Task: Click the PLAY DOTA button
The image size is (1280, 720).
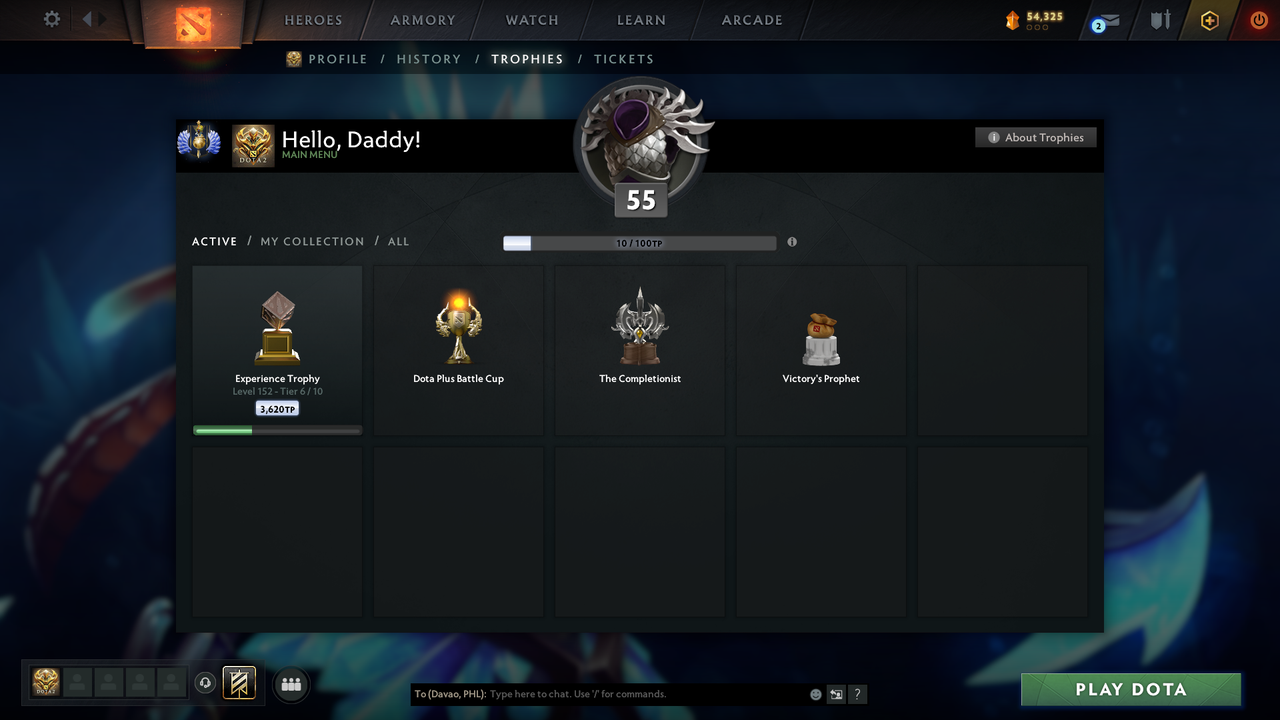Action: coord(1130,689)
